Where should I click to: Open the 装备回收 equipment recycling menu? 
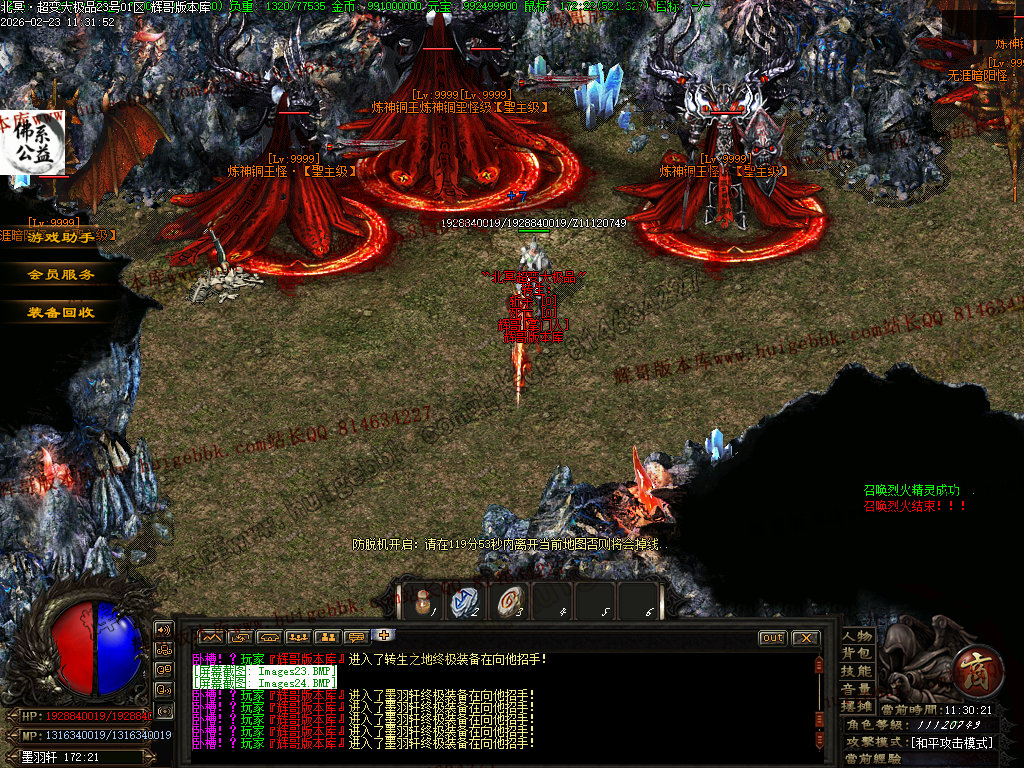click(62, 312)
